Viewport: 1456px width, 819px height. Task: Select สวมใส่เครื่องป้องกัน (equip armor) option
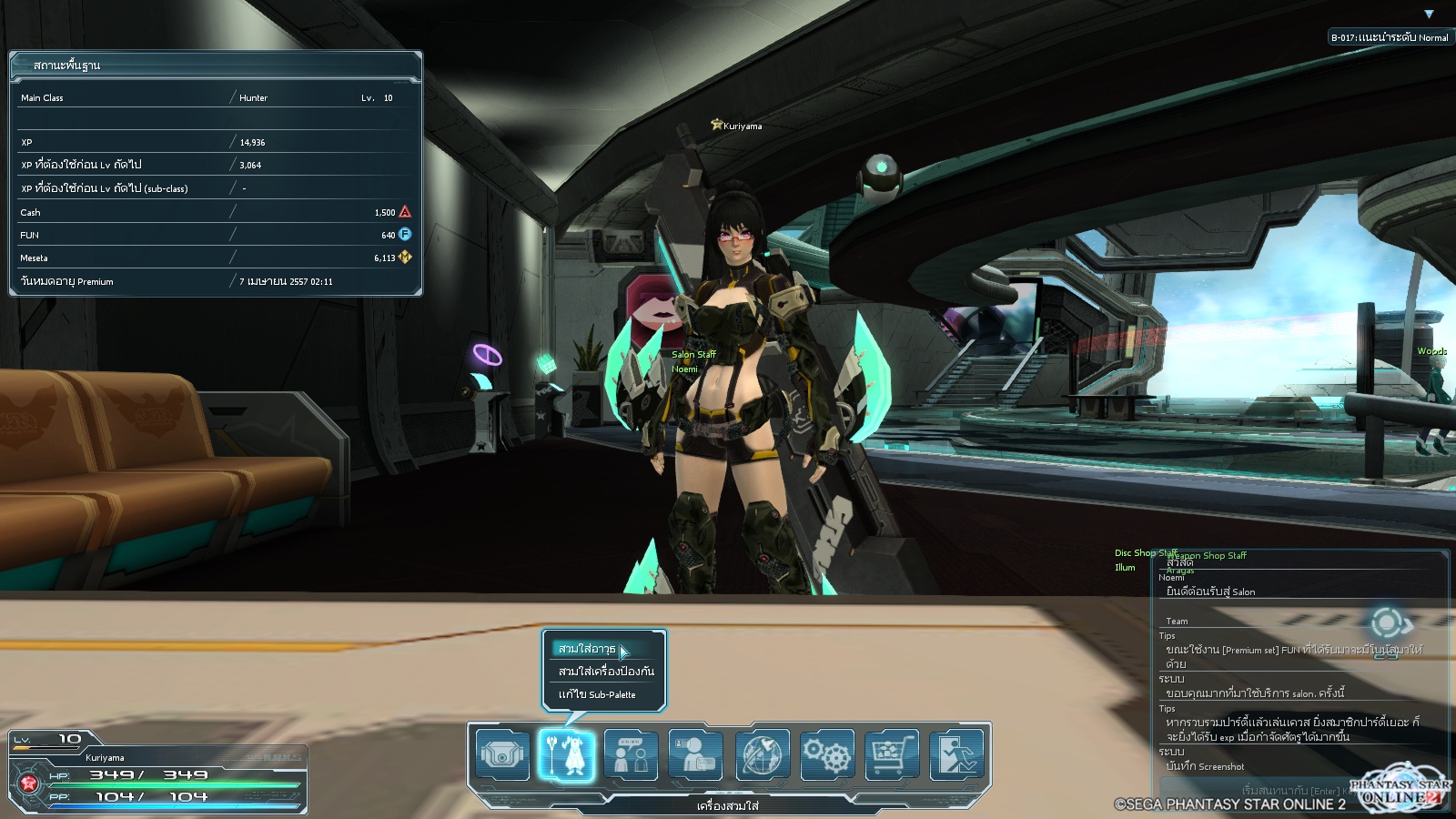click(606, 672)
